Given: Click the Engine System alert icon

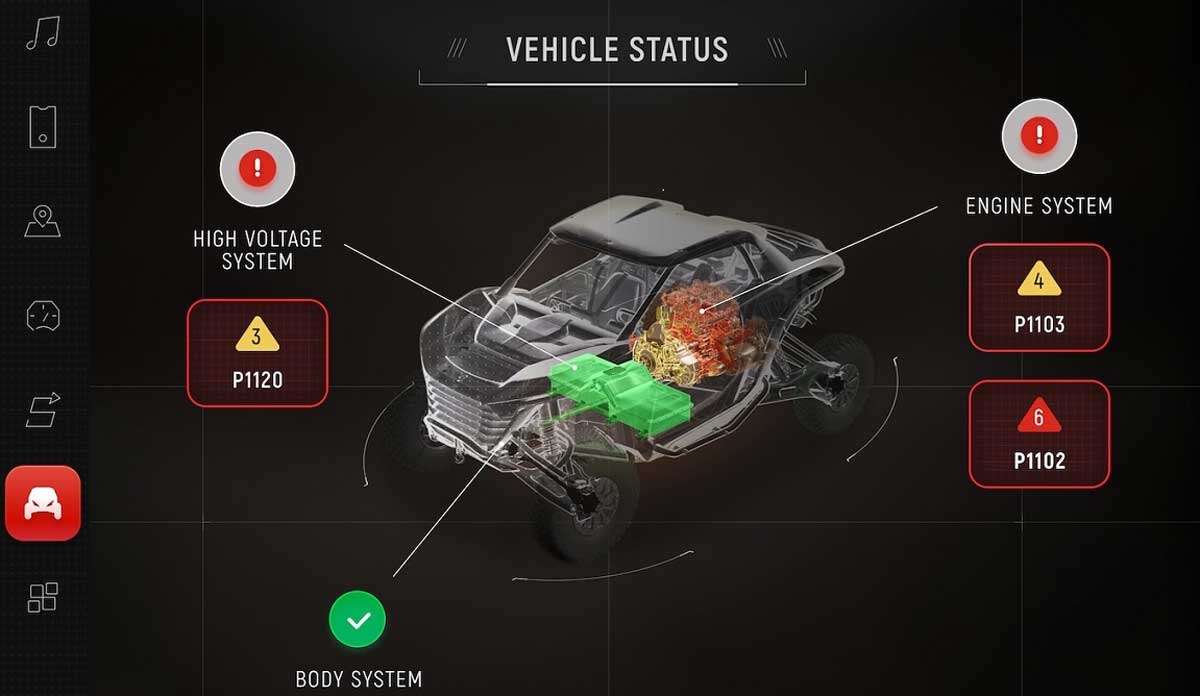Looking at the screenshot, I should pos(1039,135).
